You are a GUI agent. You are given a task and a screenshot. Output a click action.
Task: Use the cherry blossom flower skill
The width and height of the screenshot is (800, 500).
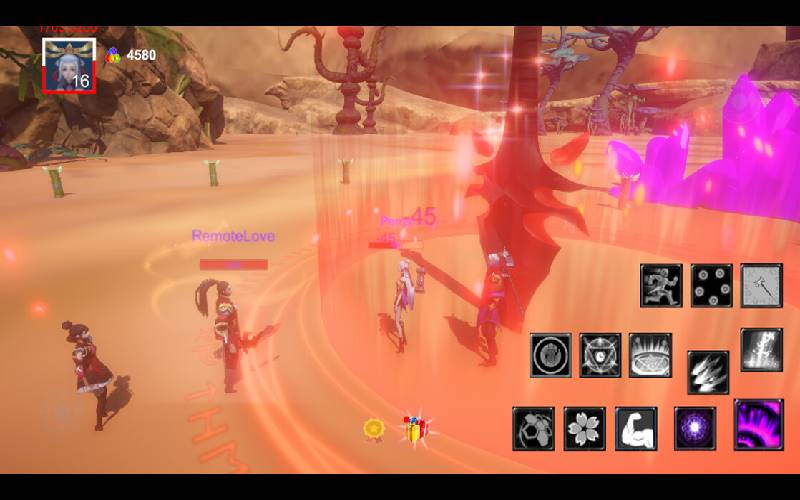tap(585, 428)
